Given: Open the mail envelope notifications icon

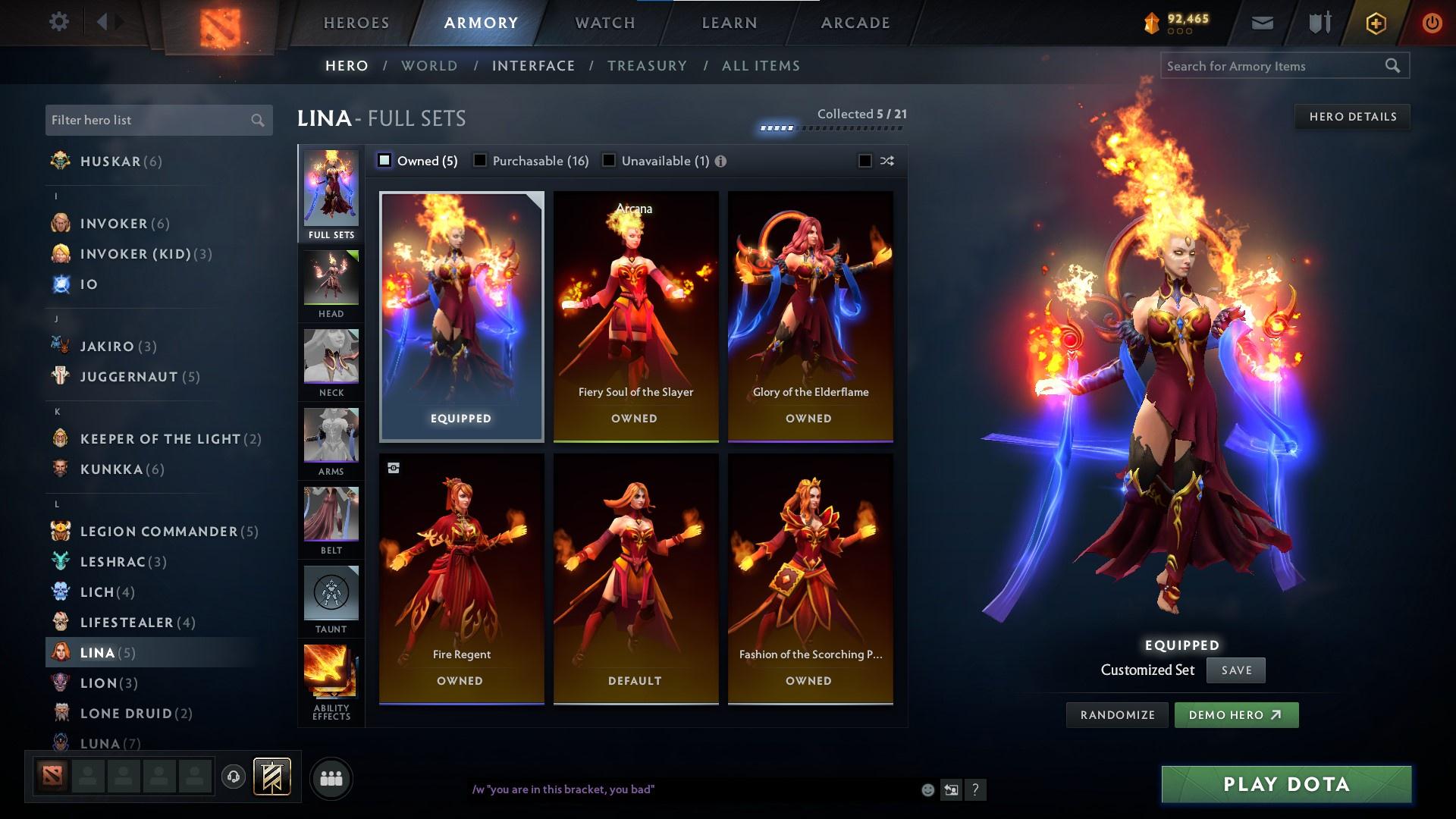Looking at the screenshot, I should coord(1262,22).
